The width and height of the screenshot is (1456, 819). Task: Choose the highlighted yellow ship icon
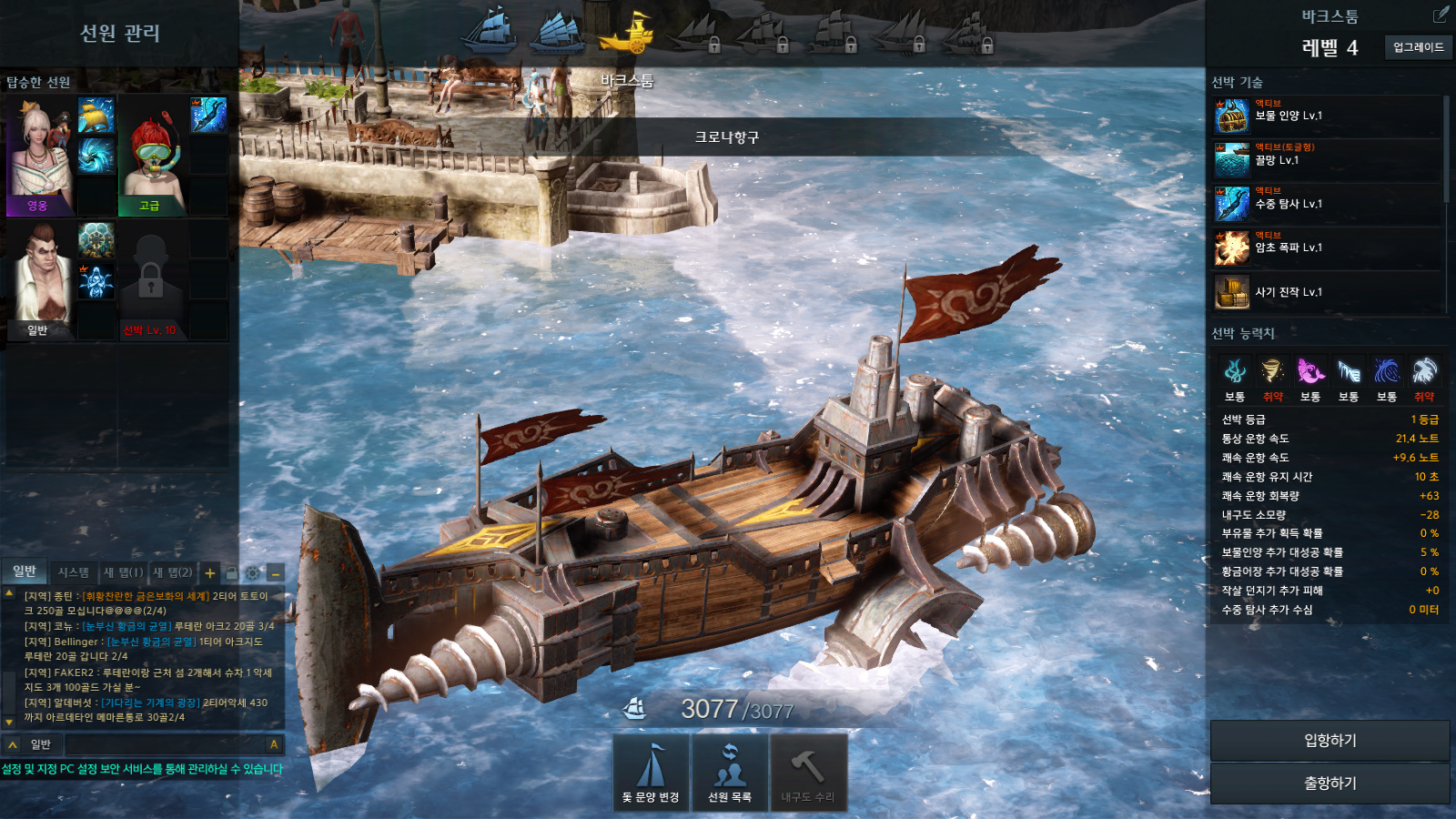628,34
